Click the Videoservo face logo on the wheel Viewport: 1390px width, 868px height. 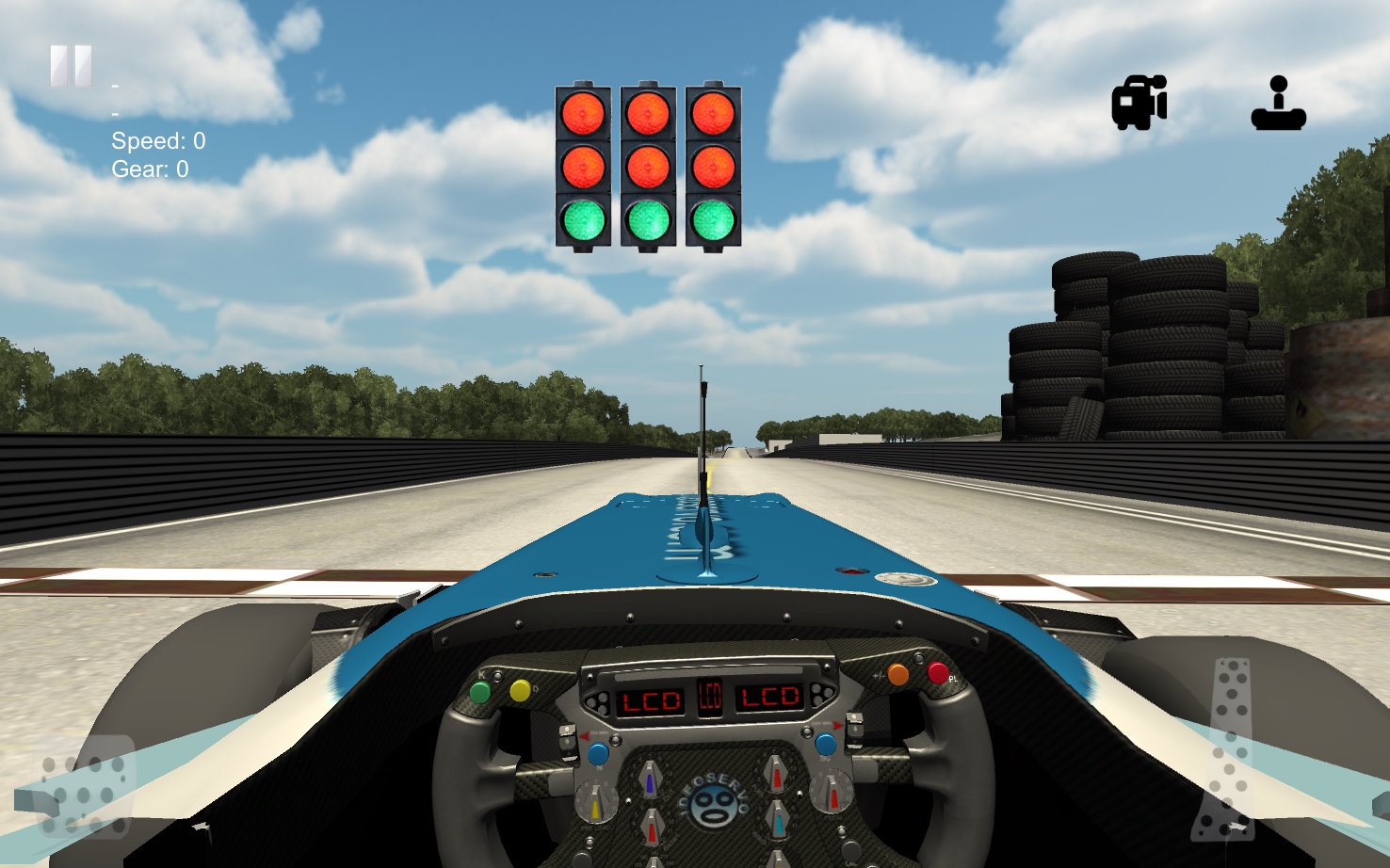(713, 803)
